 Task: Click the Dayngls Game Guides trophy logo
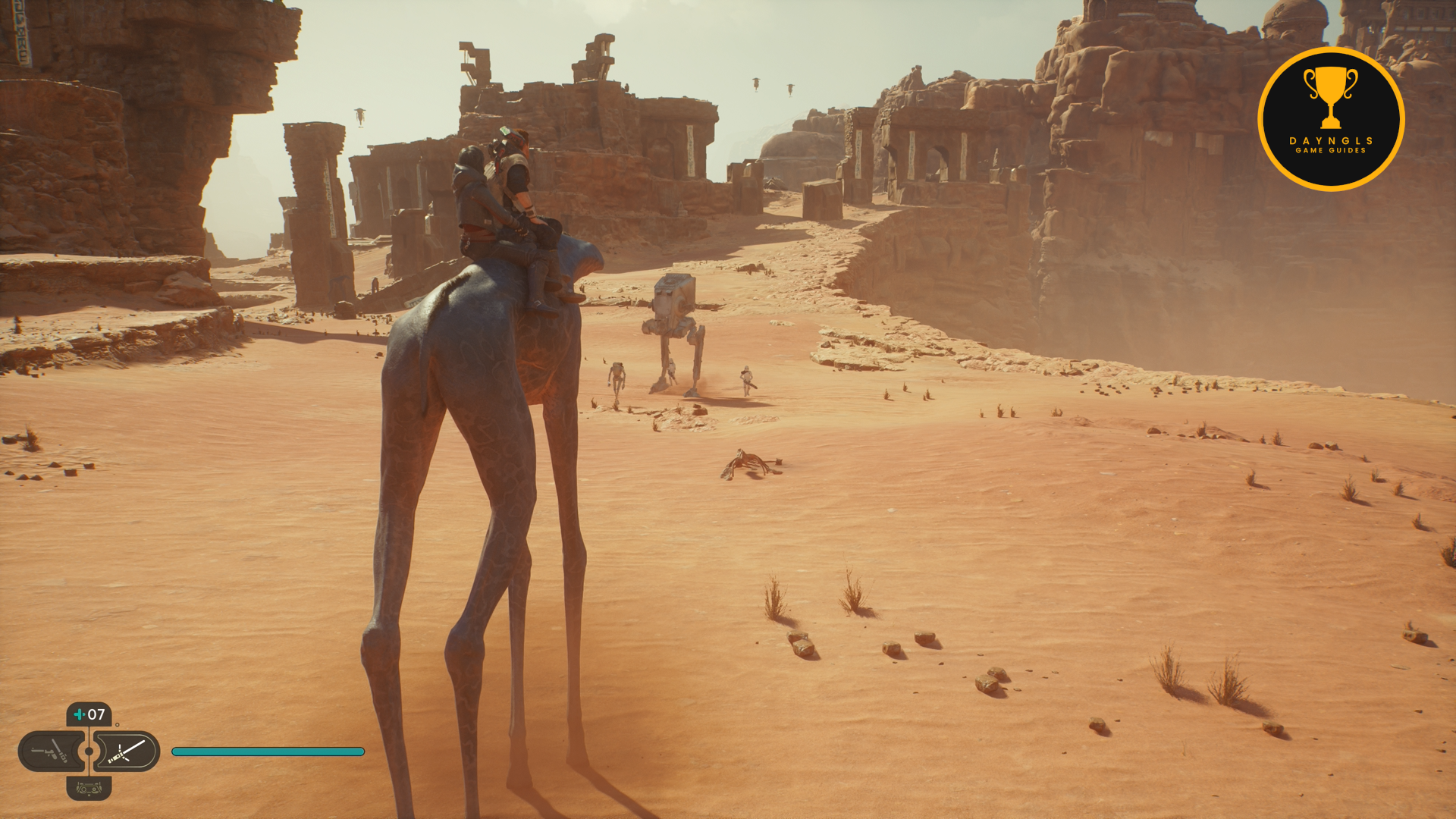point(1331,119)
